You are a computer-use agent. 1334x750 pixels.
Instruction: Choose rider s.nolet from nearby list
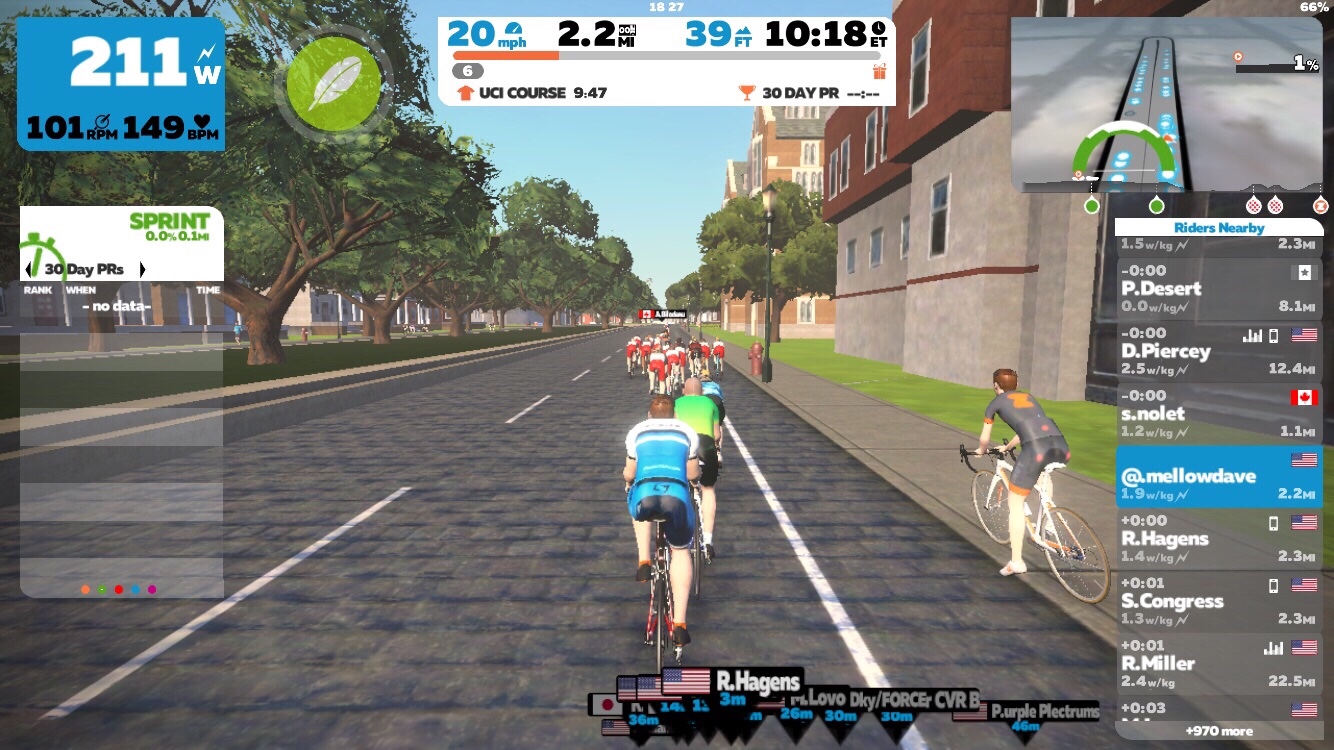[1218, 413]
